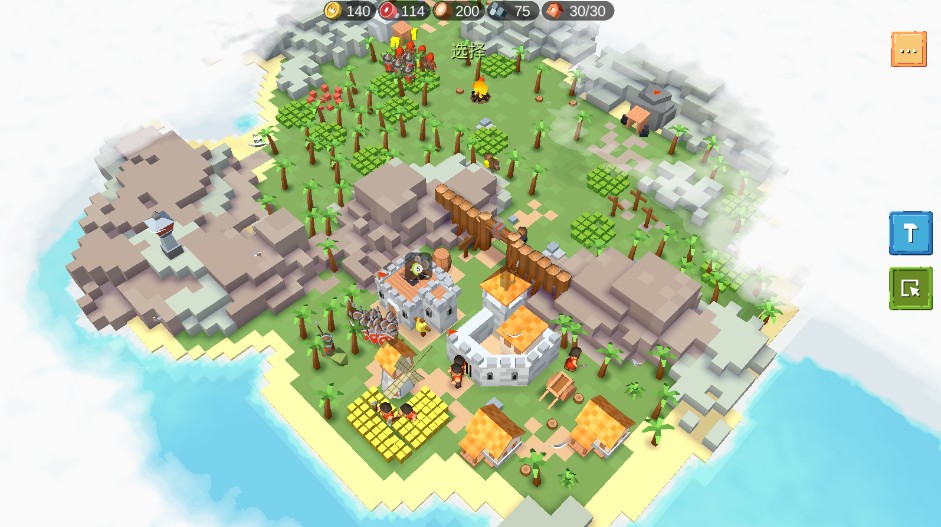Open the blue hammer build button

pos(910,232)
